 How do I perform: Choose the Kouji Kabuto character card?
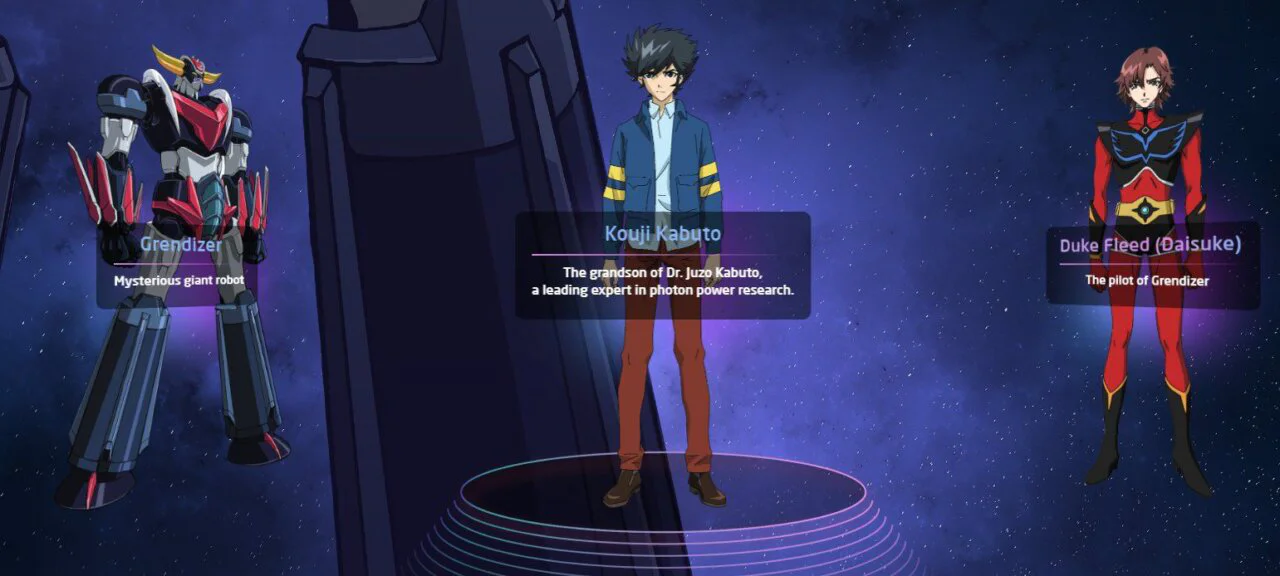662,264
